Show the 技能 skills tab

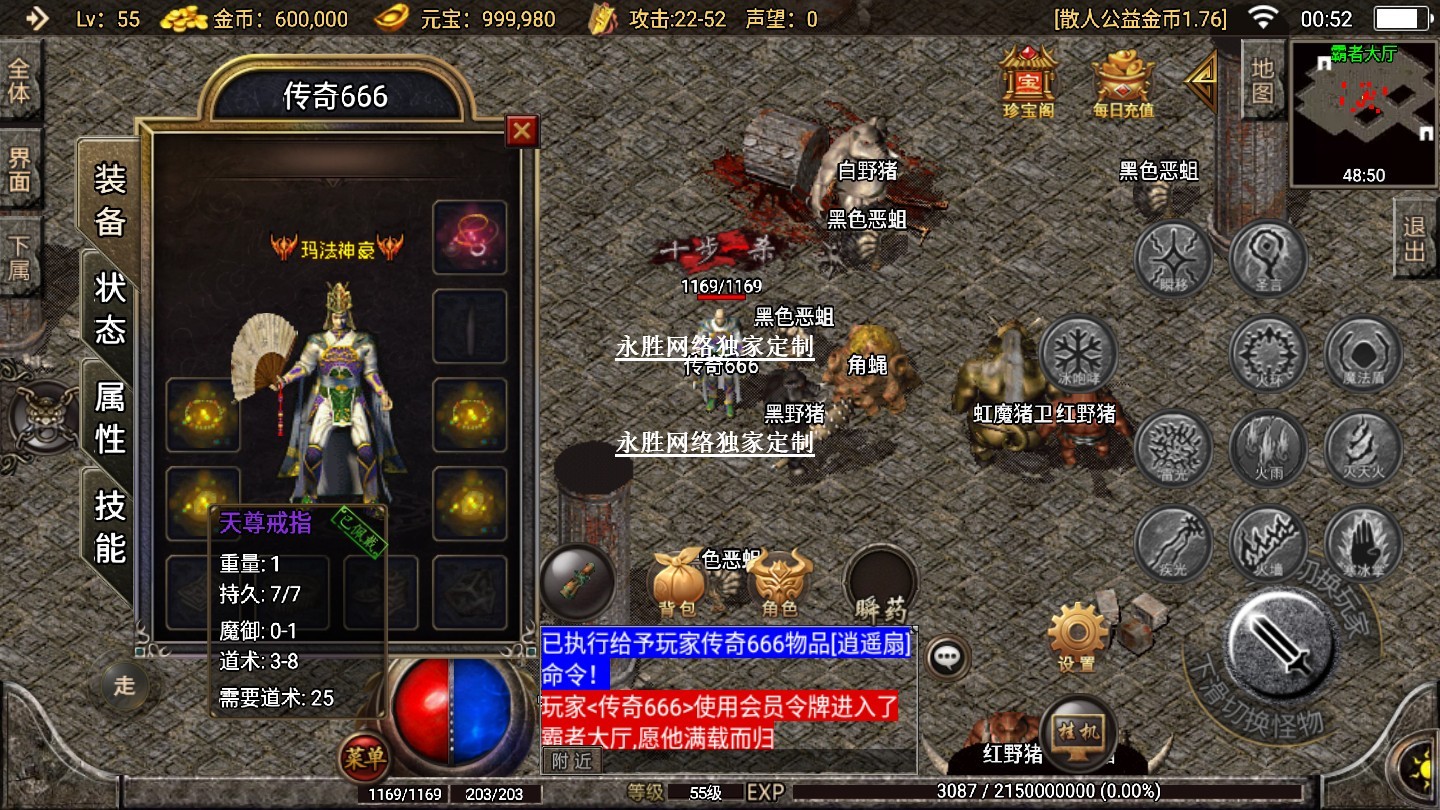click(x=110, y=526)
